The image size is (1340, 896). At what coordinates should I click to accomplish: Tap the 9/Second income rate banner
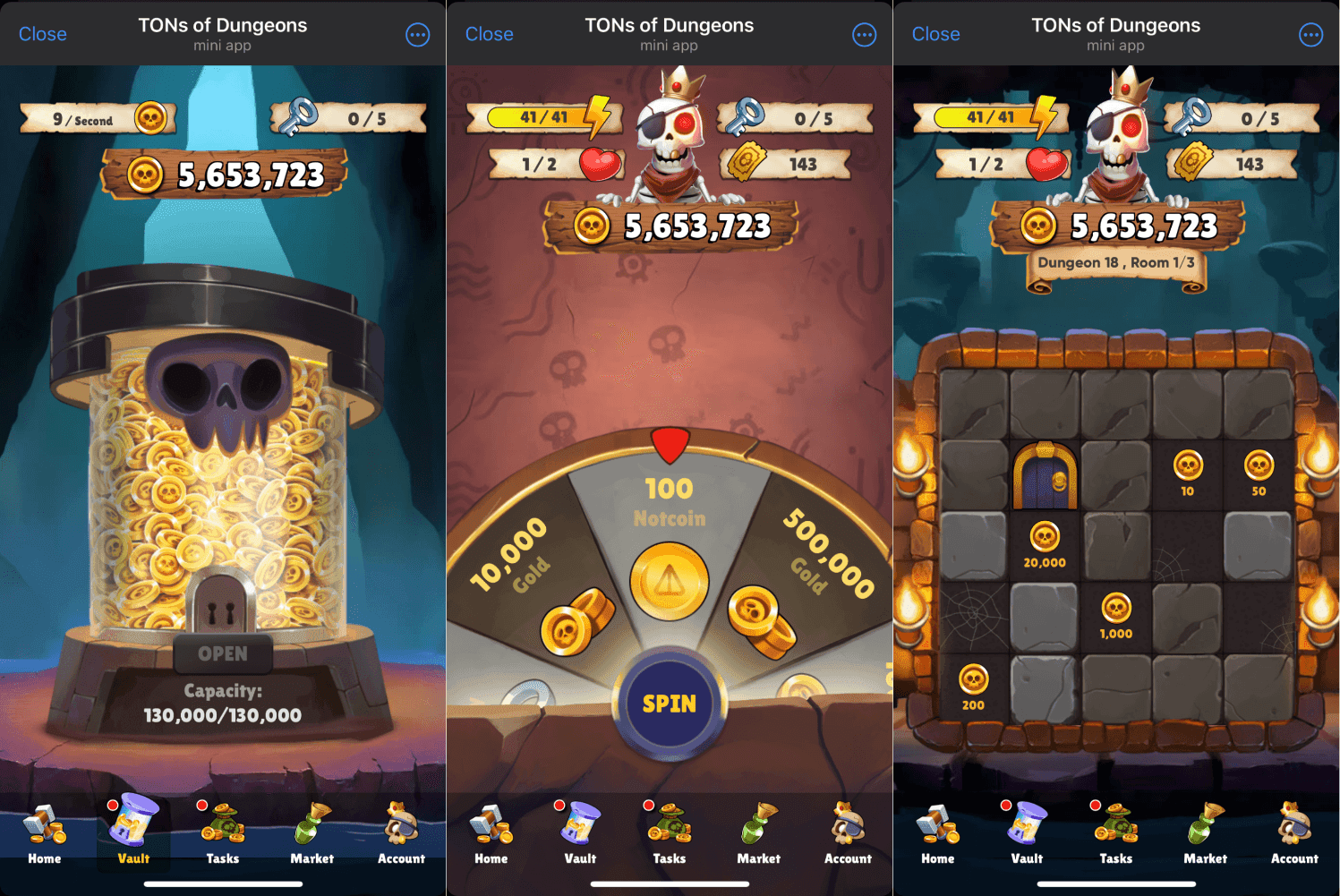pyautogui.click(x=97, y=118)
